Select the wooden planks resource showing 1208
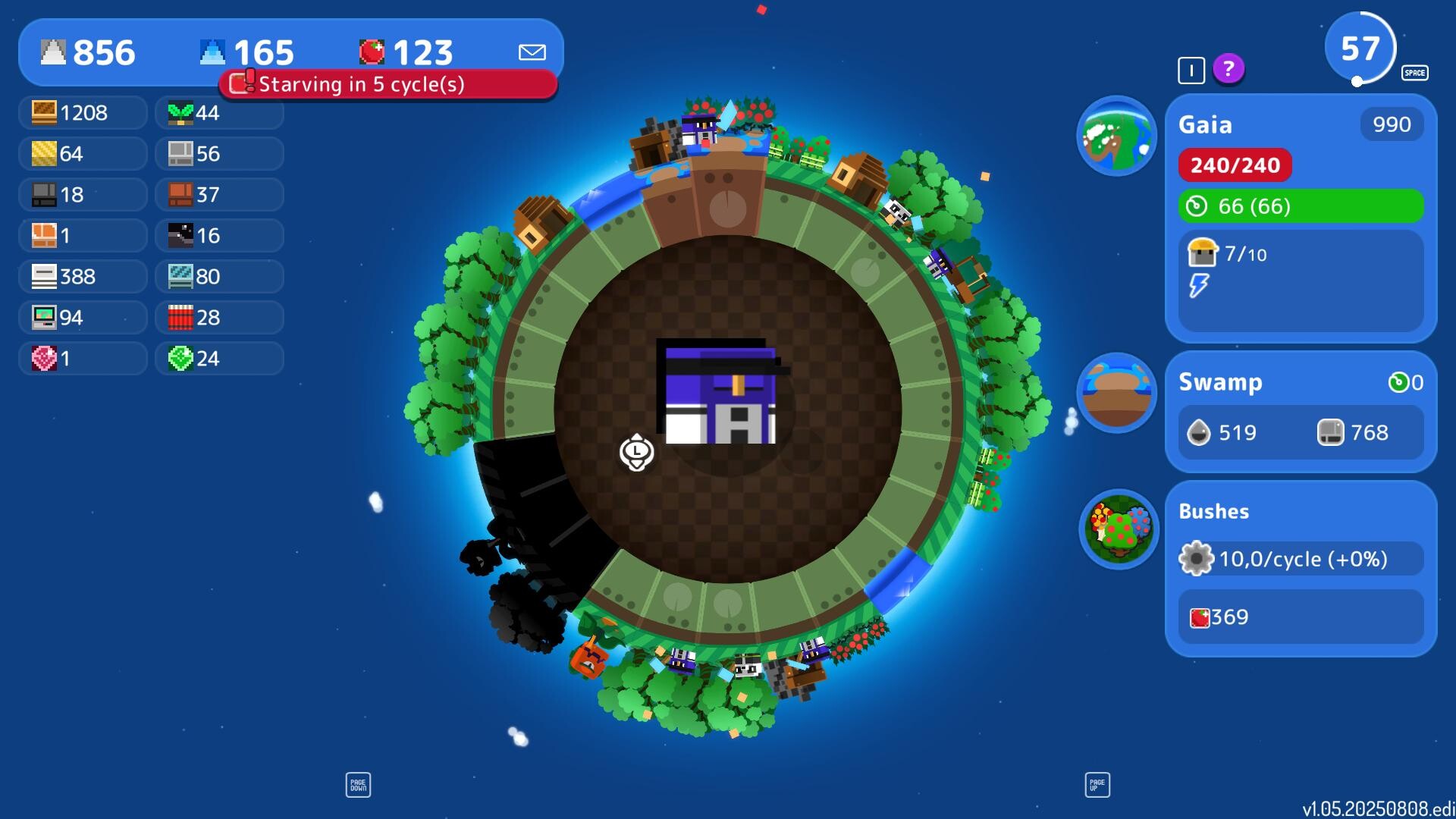 83,112
